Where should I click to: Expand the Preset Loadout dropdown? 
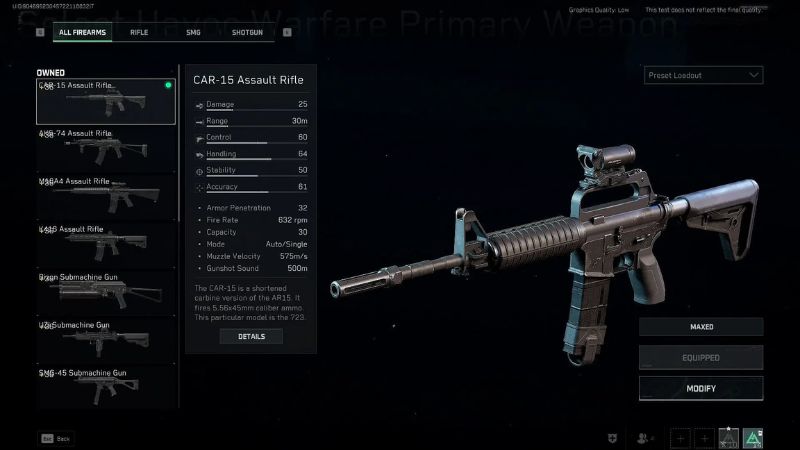[x=703, y=75]
